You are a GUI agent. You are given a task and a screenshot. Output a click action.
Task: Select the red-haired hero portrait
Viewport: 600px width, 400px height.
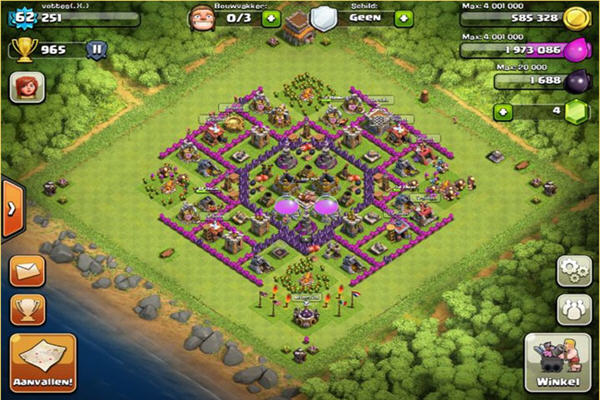coord(26,87)
